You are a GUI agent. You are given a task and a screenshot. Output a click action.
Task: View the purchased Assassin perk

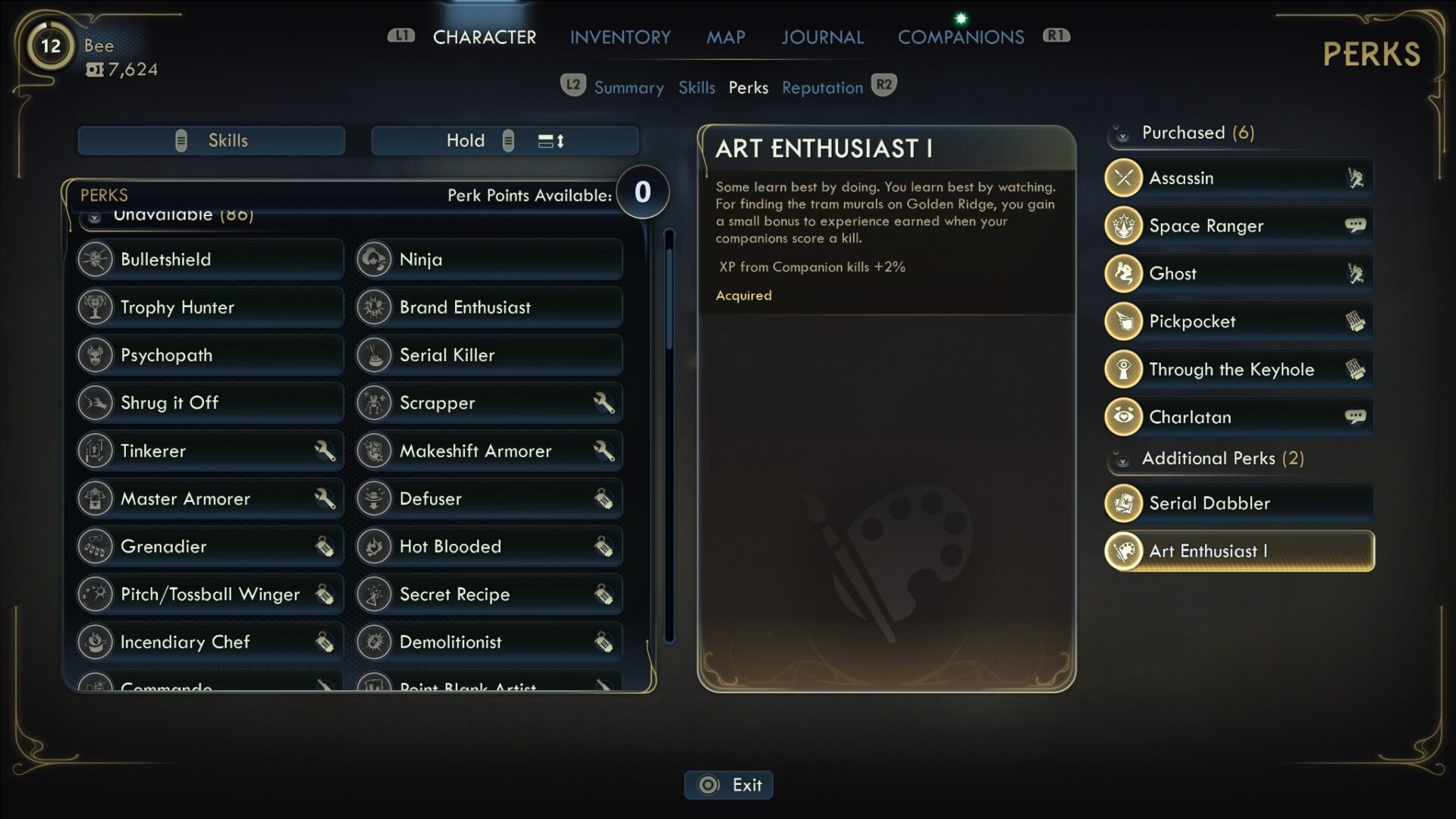(x=1238, y=178)
